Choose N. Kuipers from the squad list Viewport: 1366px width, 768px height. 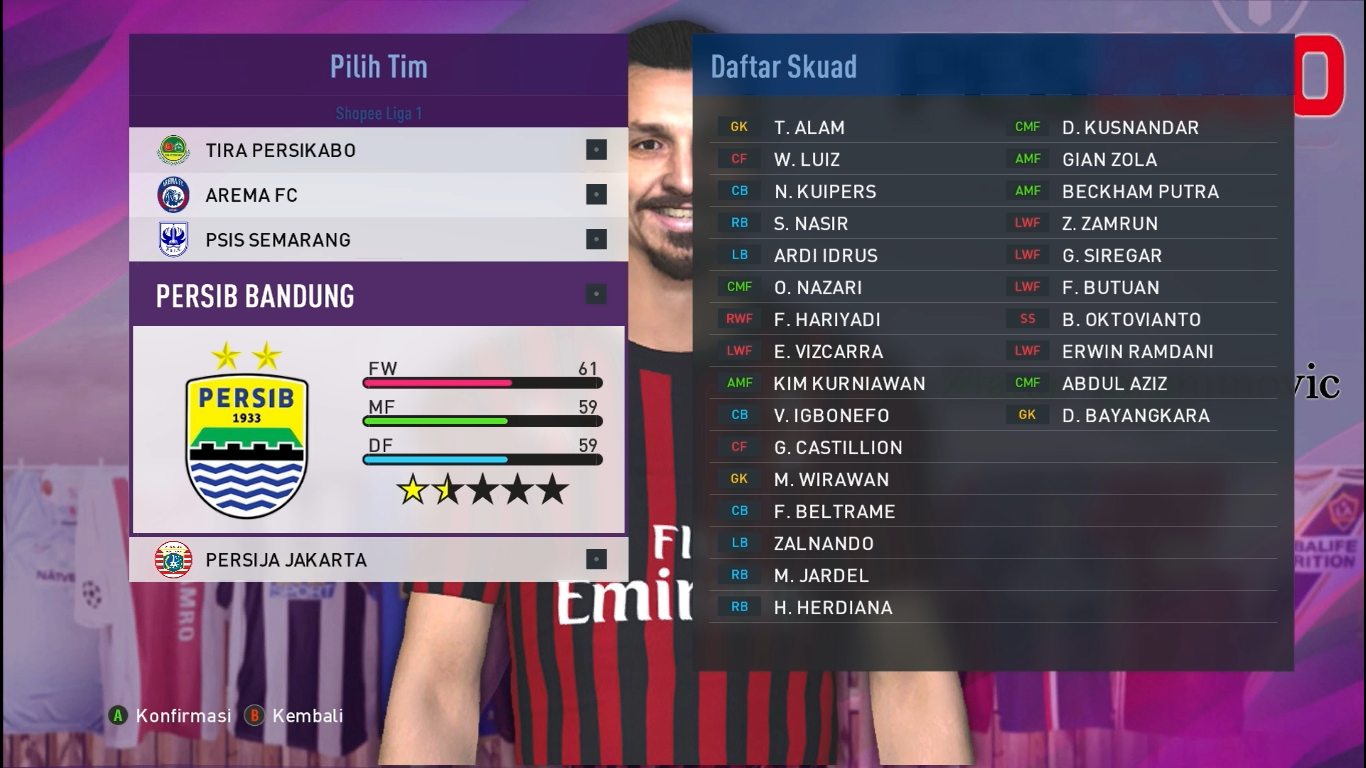824,192
